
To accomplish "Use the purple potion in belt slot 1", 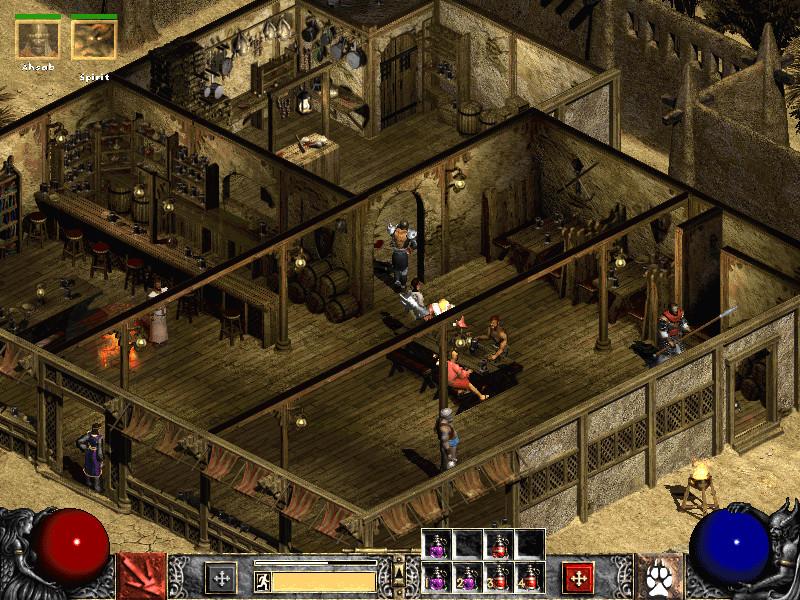I will tap(437, 576).
